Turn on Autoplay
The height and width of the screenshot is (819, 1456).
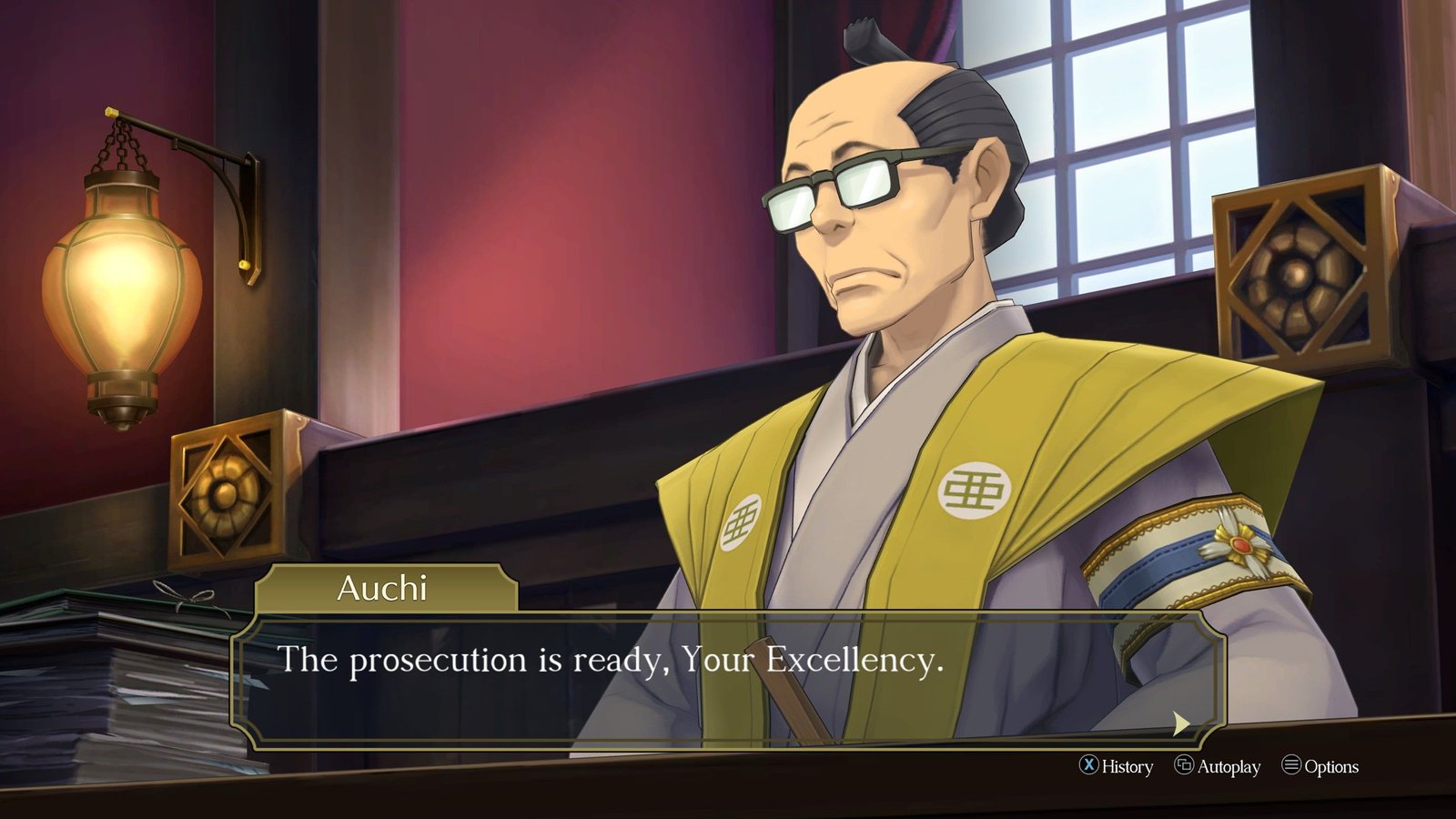tap(1218, 766)
